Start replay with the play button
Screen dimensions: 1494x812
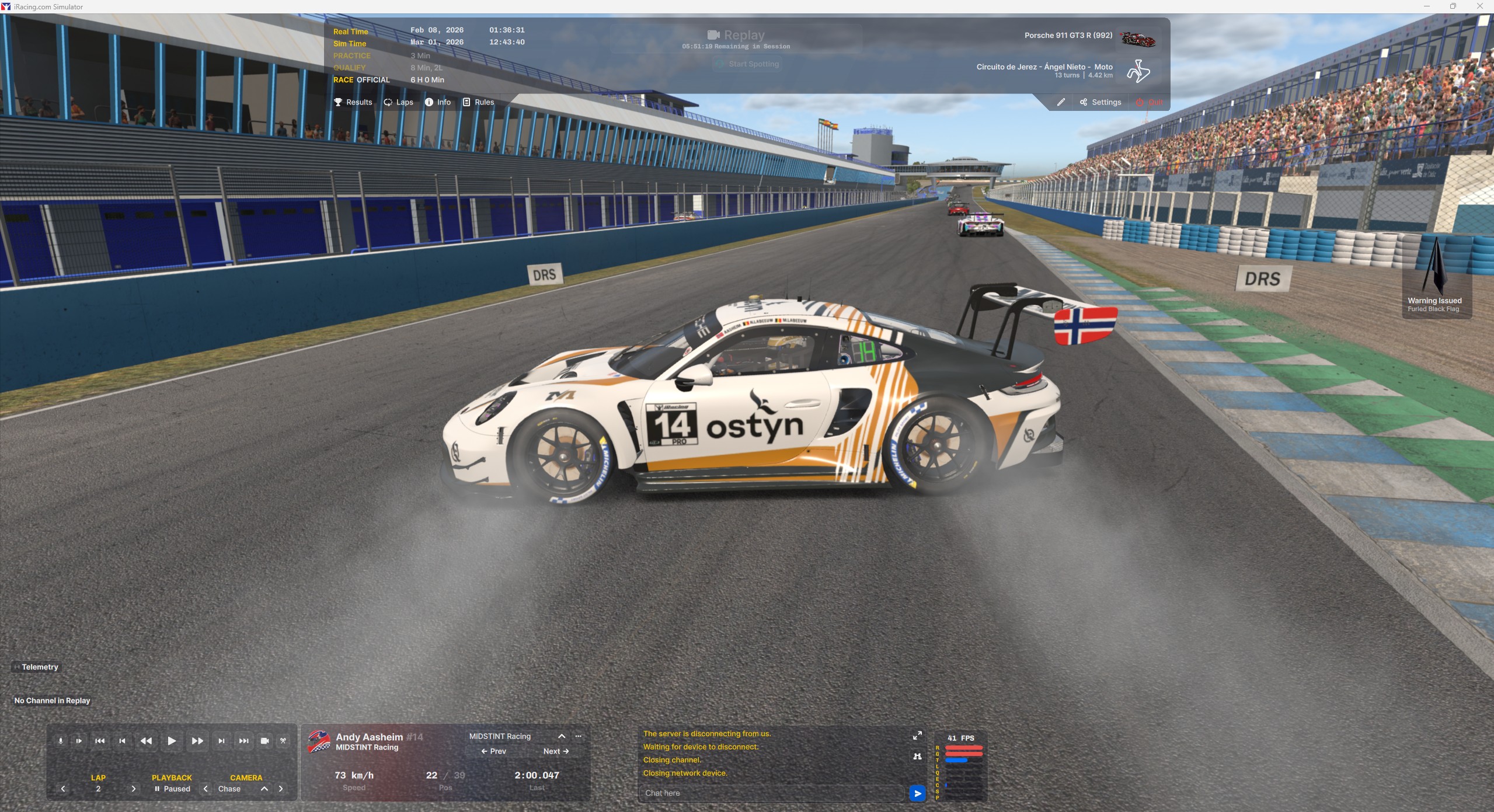[172, 741]
